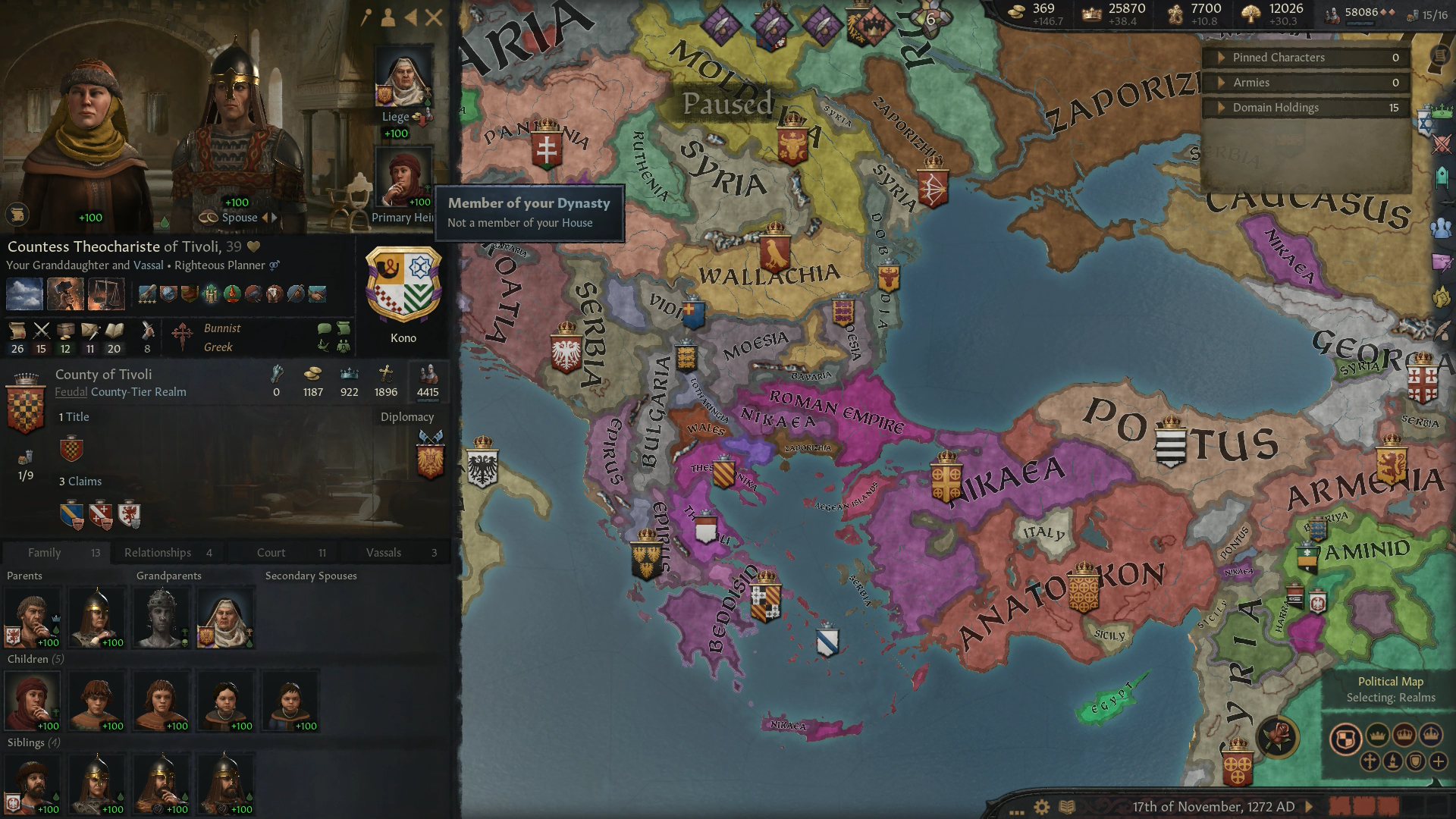Toggle pause with the arrow beside the date
Image resolution: width=1456 pixels, height=819 pixels.
[1310, 806]
